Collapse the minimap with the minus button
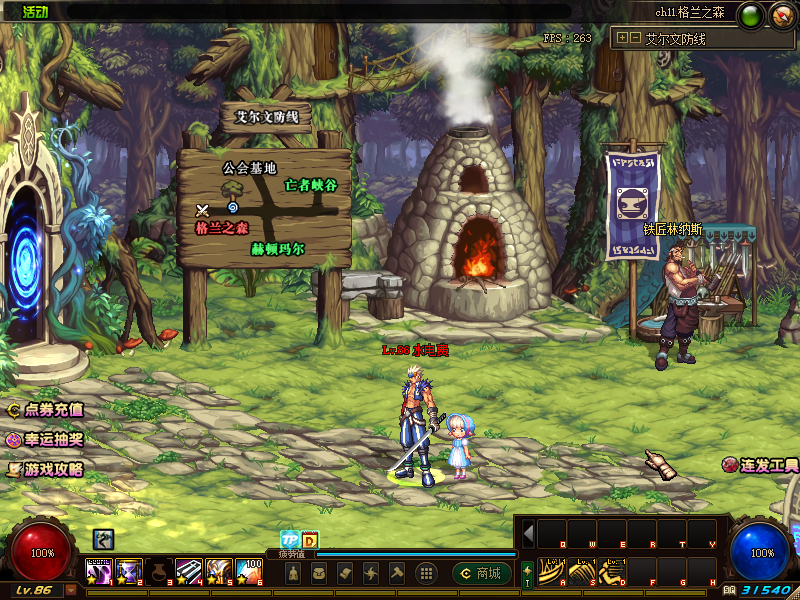 [x=634, y=38]
